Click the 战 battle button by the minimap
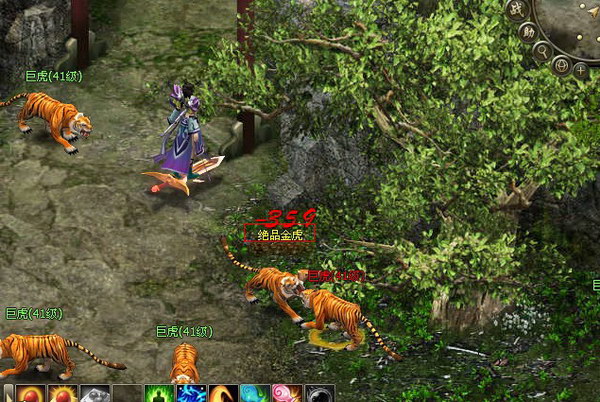The height and width of the screenshot is (402, 600). [516, 9]
